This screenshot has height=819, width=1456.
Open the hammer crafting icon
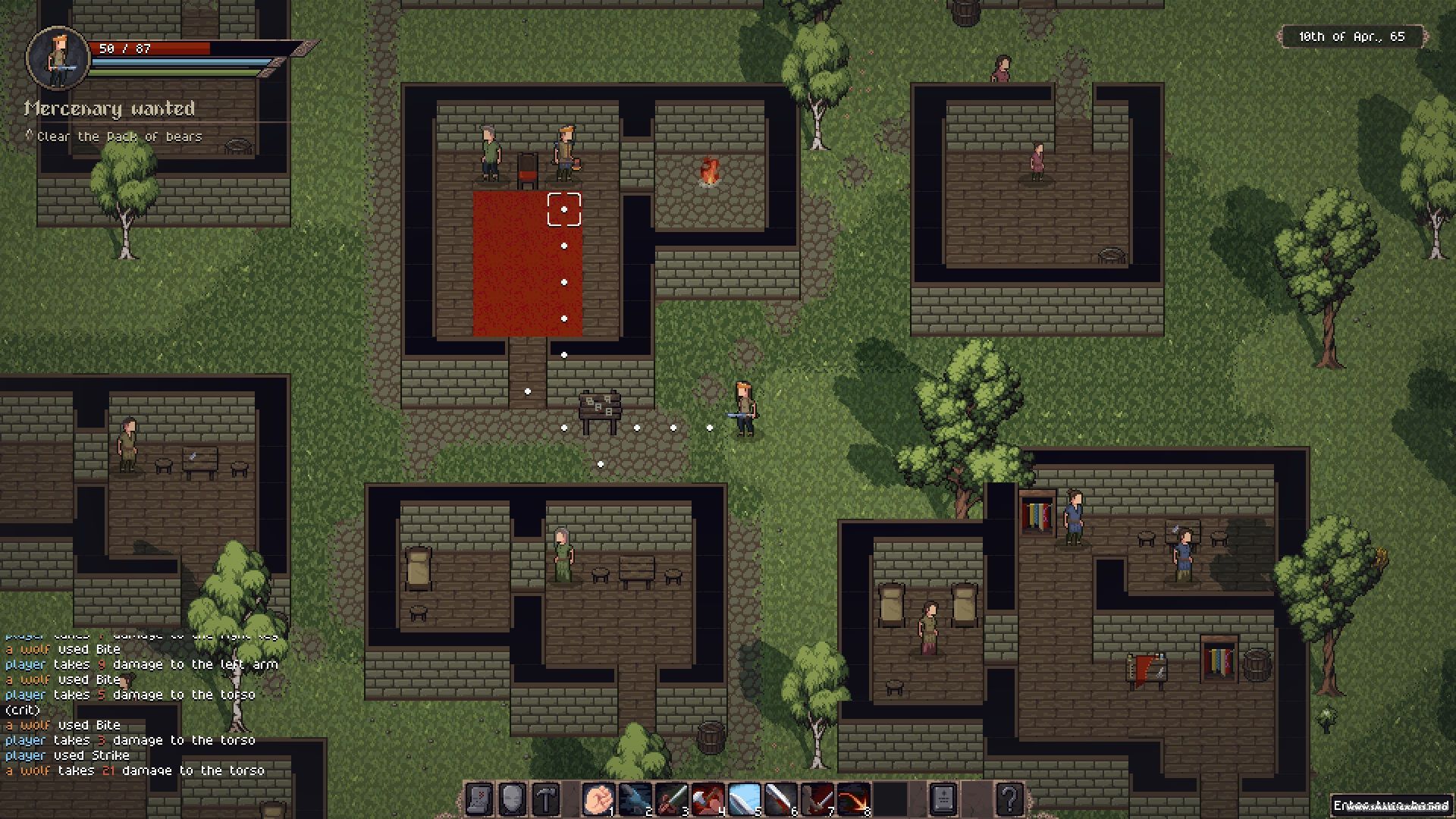click(546, 799)
